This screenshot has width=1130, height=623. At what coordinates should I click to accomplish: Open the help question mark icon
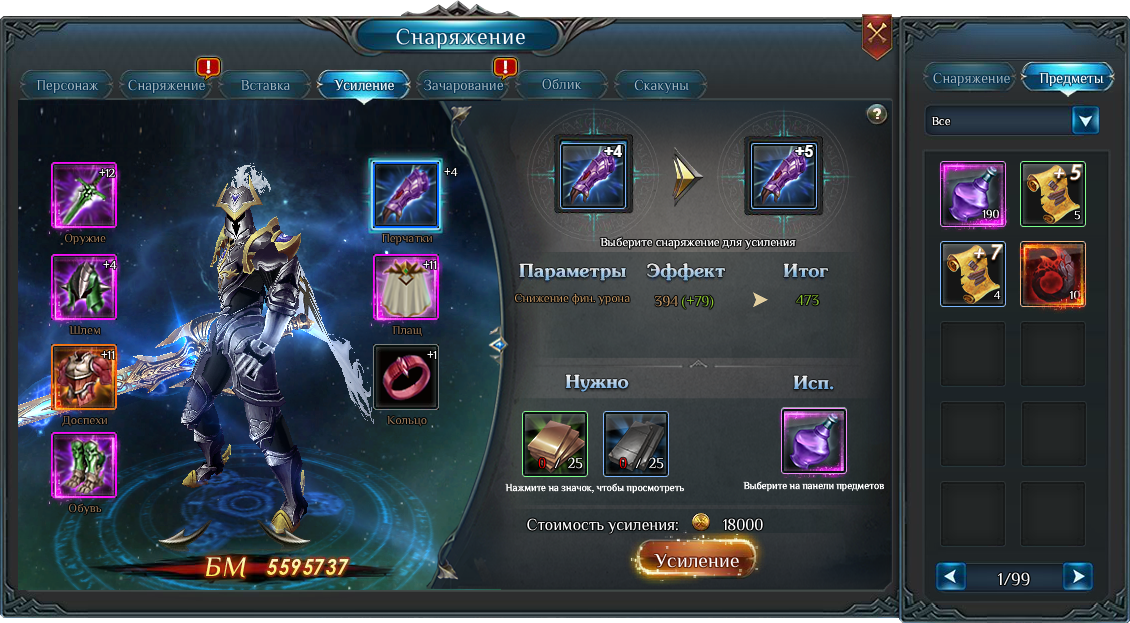point(877,114)
